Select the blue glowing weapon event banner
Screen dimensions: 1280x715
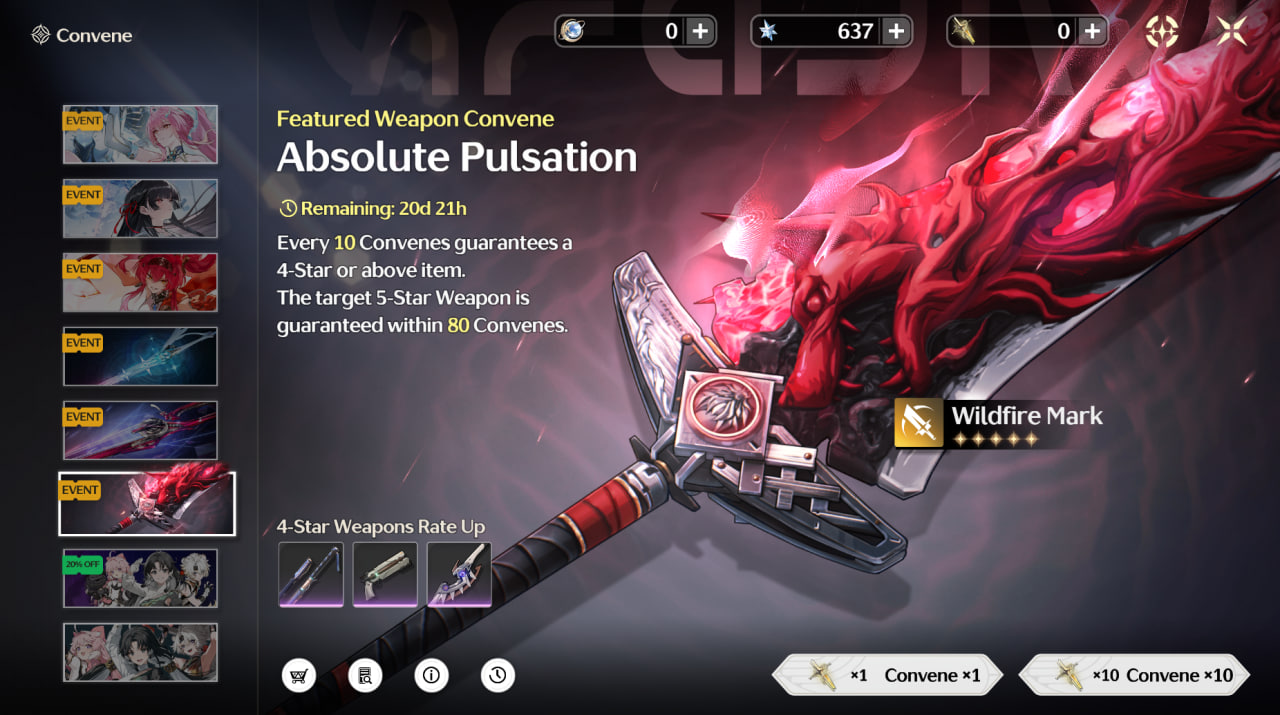pos(140,356)
